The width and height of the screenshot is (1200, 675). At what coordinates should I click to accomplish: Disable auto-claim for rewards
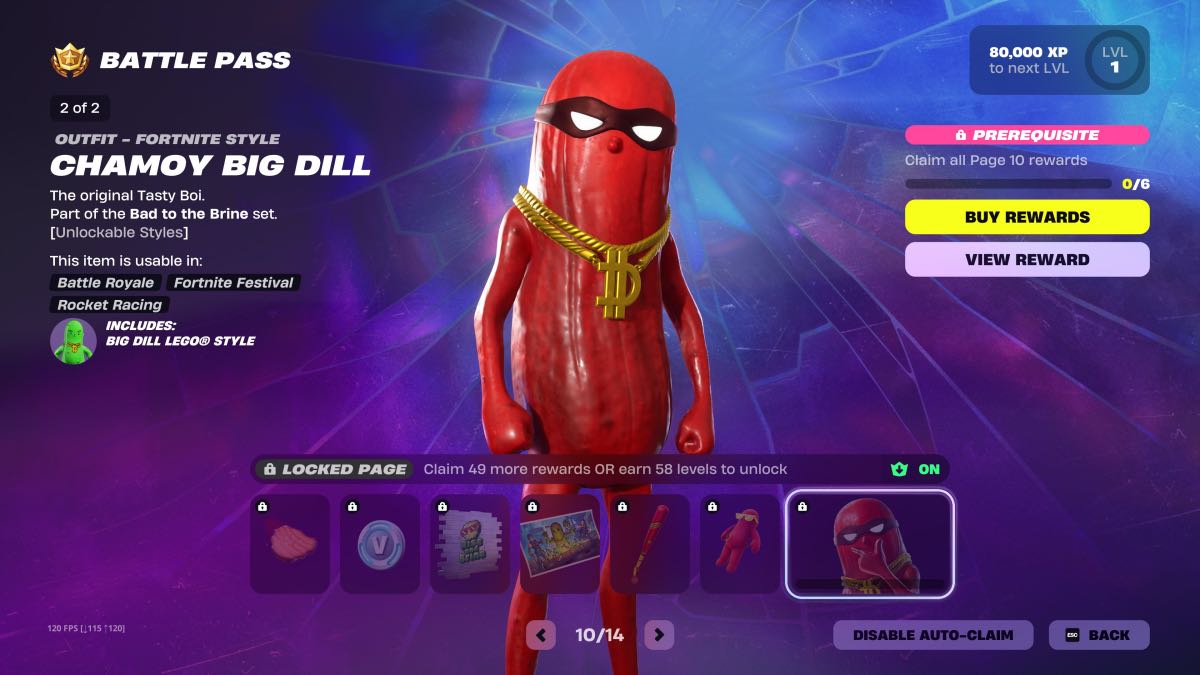click(x=932, y=635)
